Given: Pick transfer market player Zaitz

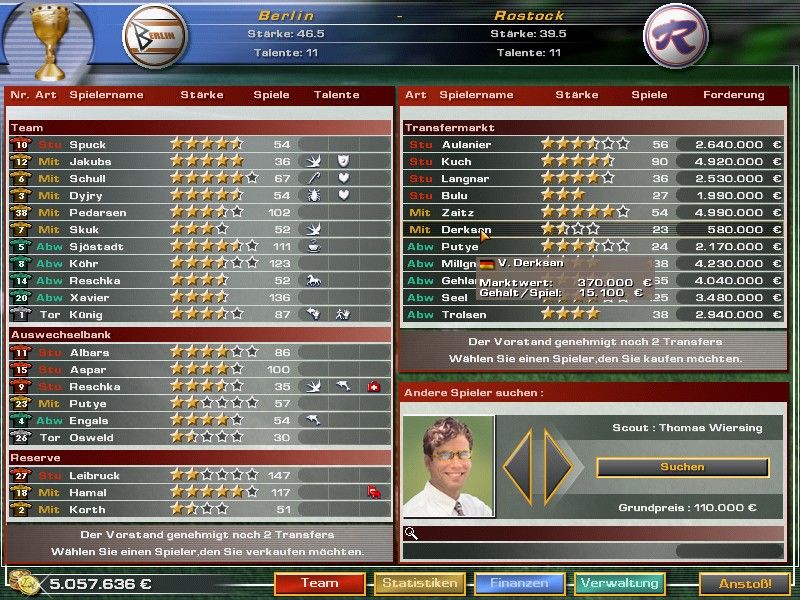Looking at the screenshot, I should (458, 213).
